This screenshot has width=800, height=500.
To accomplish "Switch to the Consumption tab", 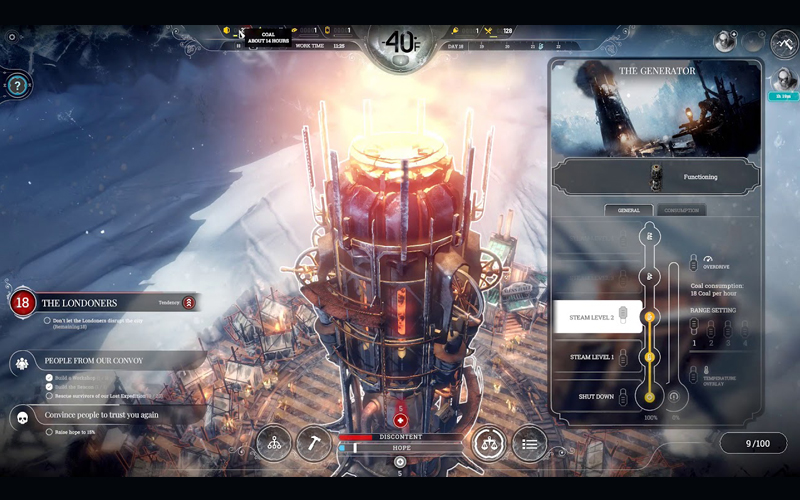I will [x=680, y=210].
